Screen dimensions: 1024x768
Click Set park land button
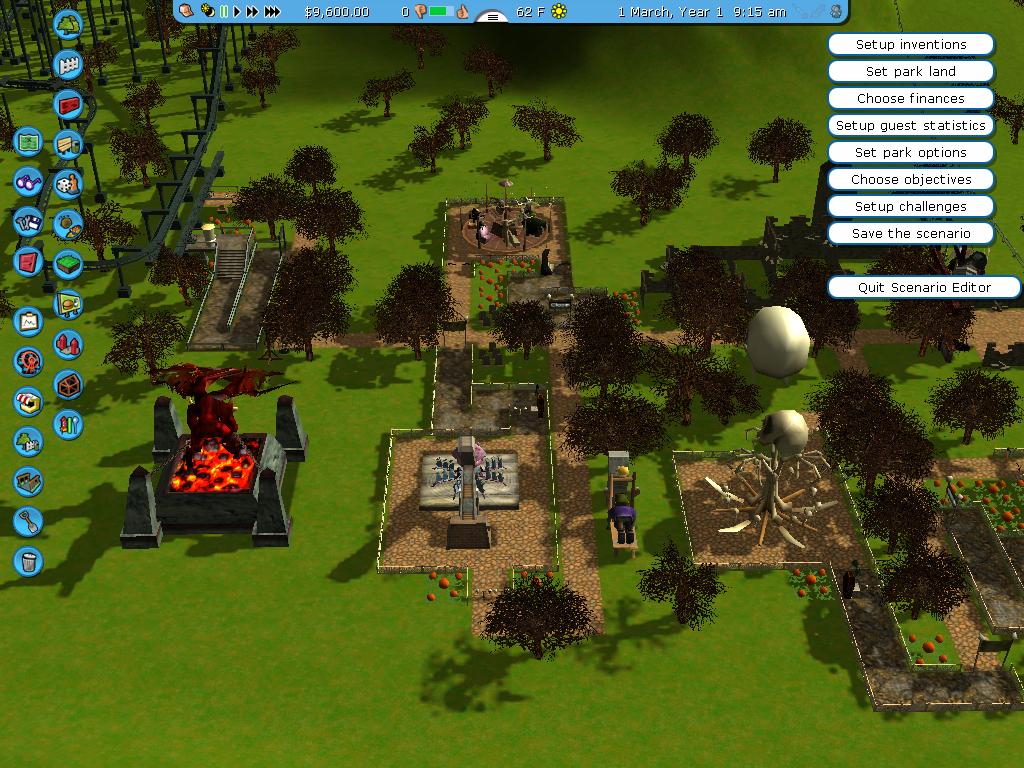tap(910, 72)
